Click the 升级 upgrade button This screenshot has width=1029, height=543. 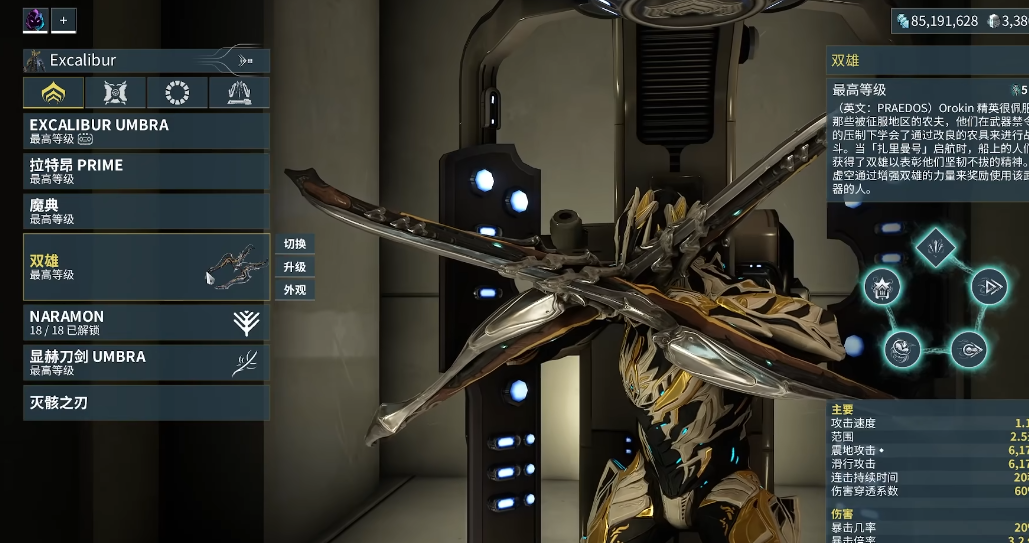295,267
